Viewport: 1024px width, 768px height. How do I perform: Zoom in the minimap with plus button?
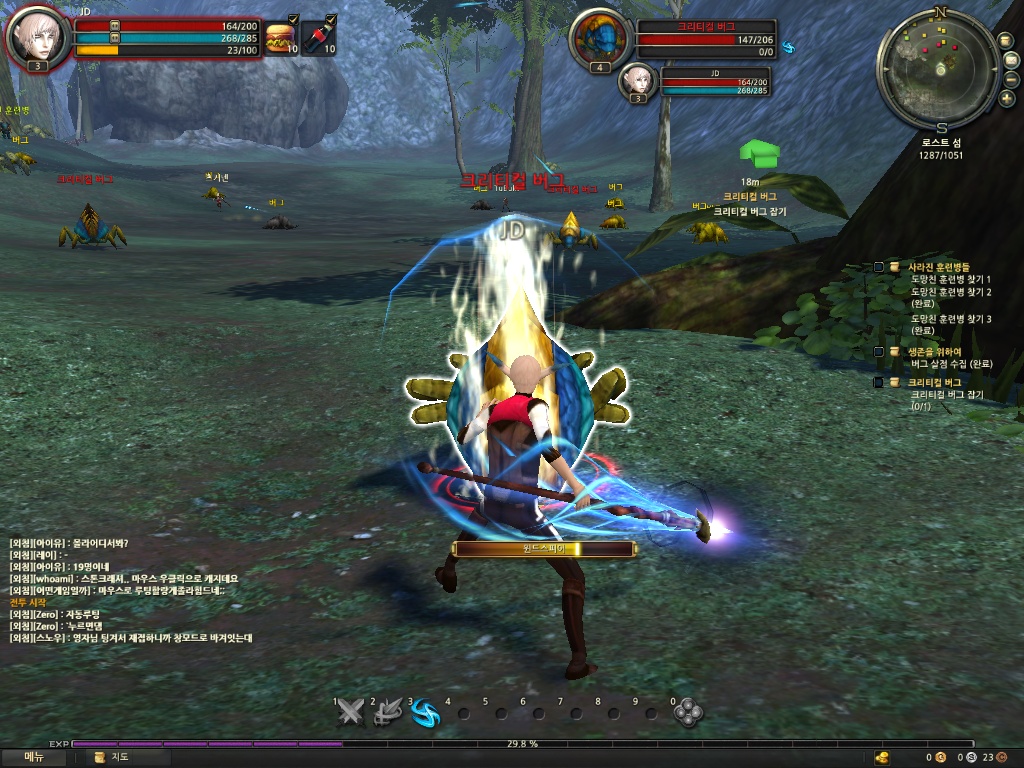tap(1007, 98)
